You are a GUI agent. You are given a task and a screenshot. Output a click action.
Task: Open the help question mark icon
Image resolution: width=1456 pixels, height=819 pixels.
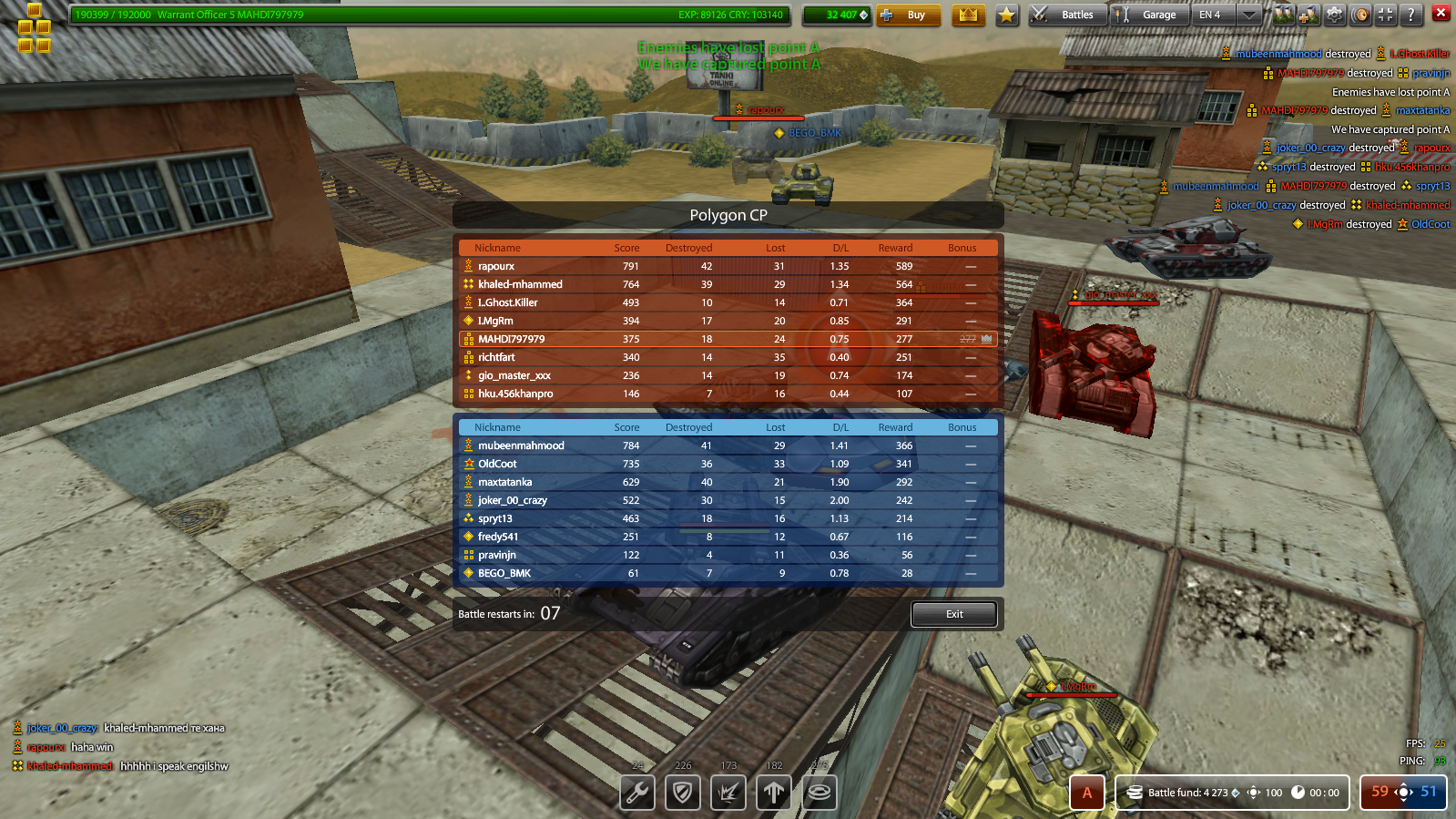pyautogui.click(x=1410, y=15)
